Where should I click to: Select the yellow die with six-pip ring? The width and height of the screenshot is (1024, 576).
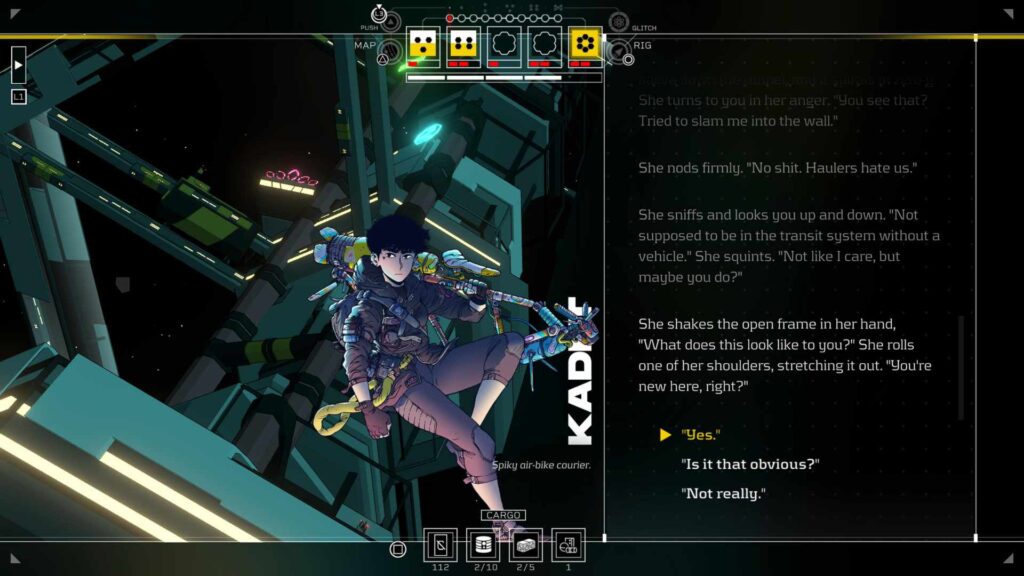click(584, 44)
